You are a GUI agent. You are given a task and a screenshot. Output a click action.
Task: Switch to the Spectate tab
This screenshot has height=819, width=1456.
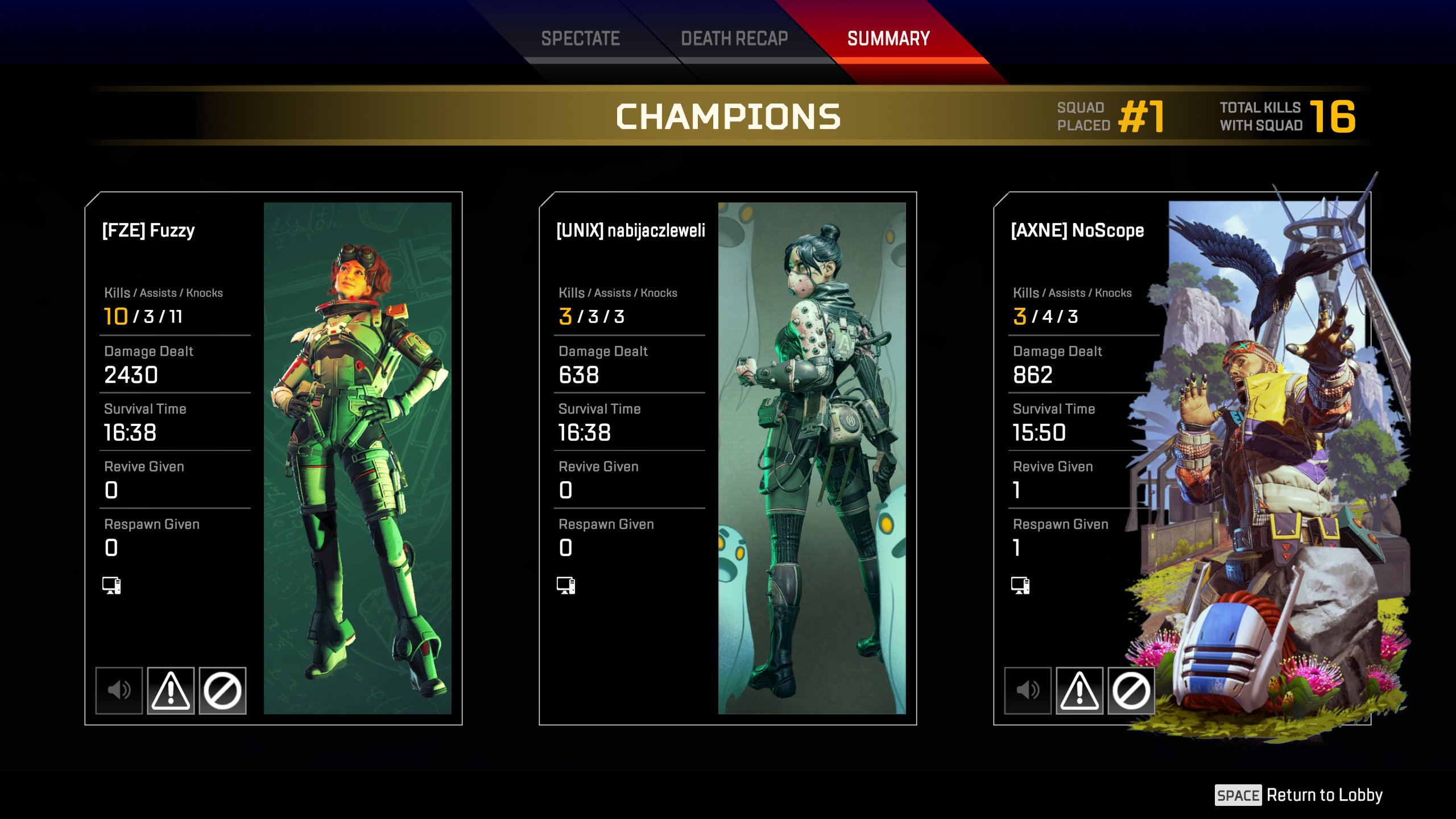click(x=580, y=39)
